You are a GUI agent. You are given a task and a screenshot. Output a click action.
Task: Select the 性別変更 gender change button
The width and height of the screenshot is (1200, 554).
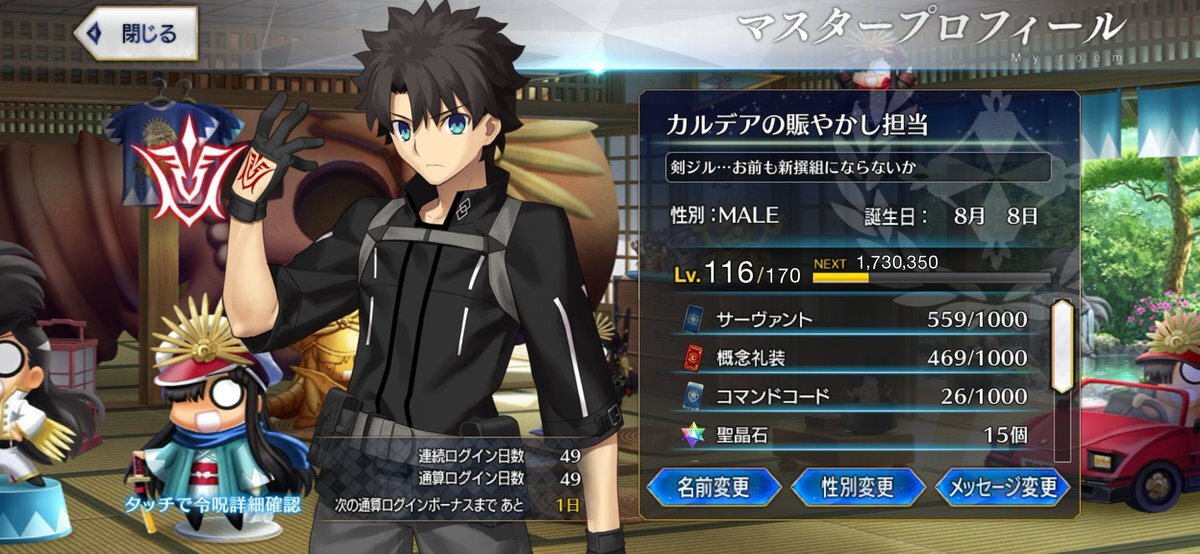click(x=857, y=487)
